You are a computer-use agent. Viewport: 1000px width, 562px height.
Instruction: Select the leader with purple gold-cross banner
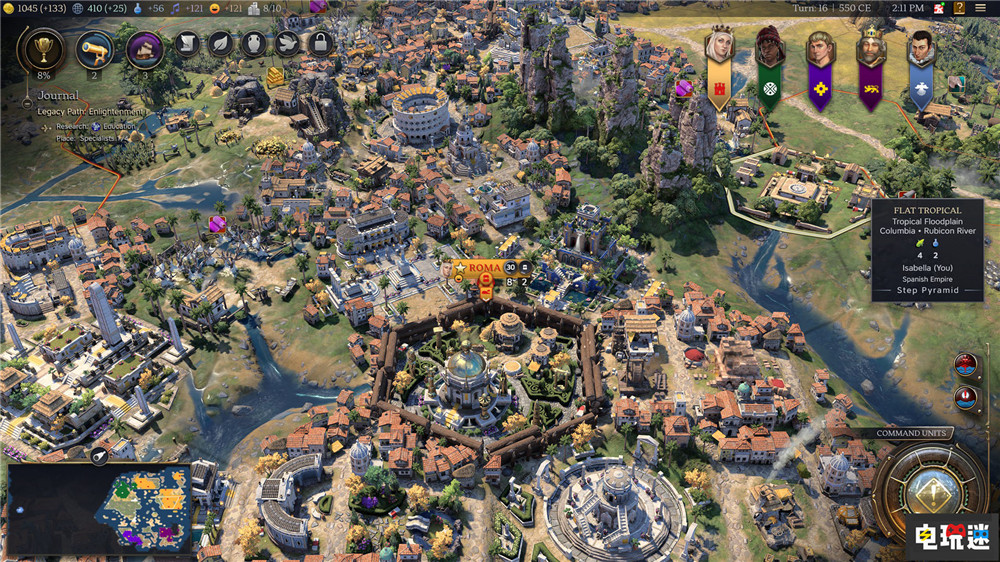pos(820,47)
